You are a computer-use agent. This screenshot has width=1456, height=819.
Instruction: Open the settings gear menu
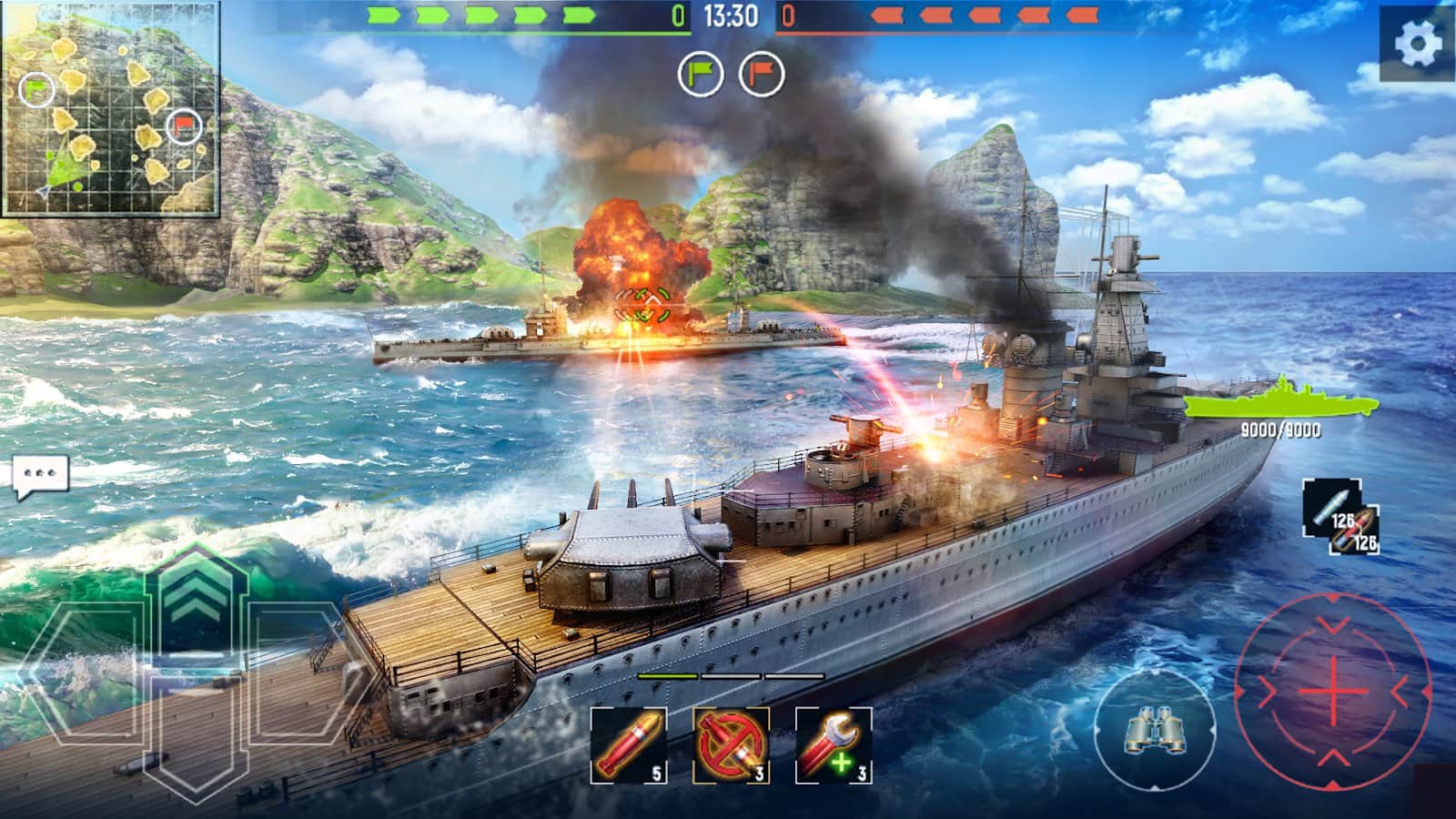(1418, 43)
